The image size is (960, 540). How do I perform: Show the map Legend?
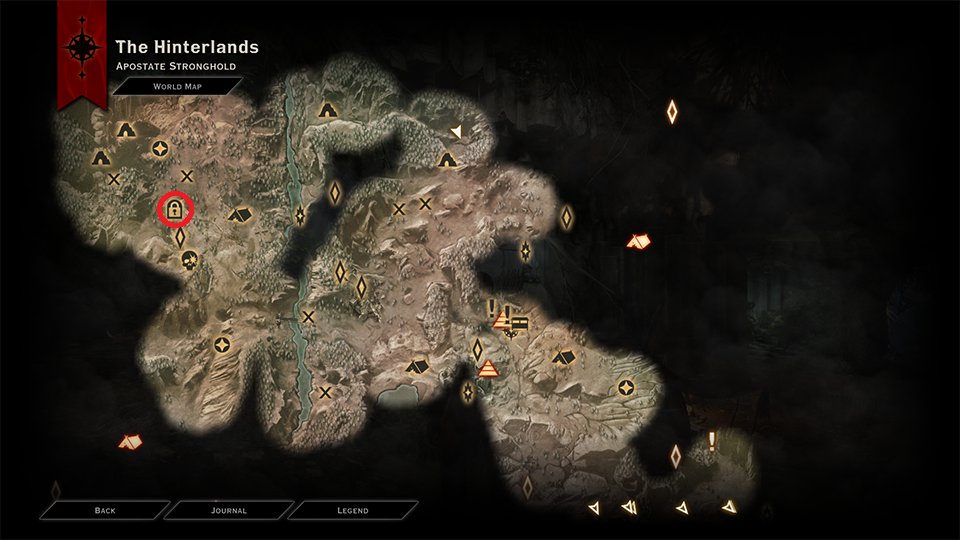[352, 510]
